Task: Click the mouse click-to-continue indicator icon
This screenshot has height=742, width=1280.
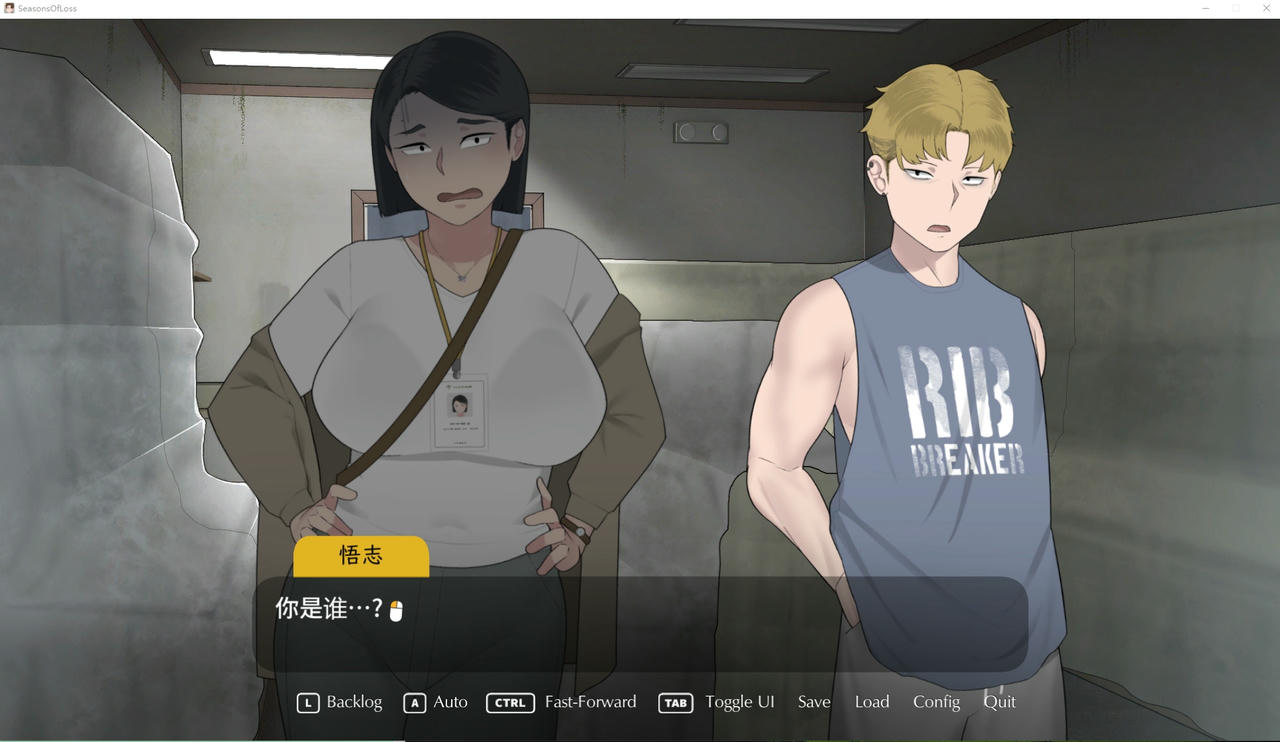Action: click(x=398, y=608)
